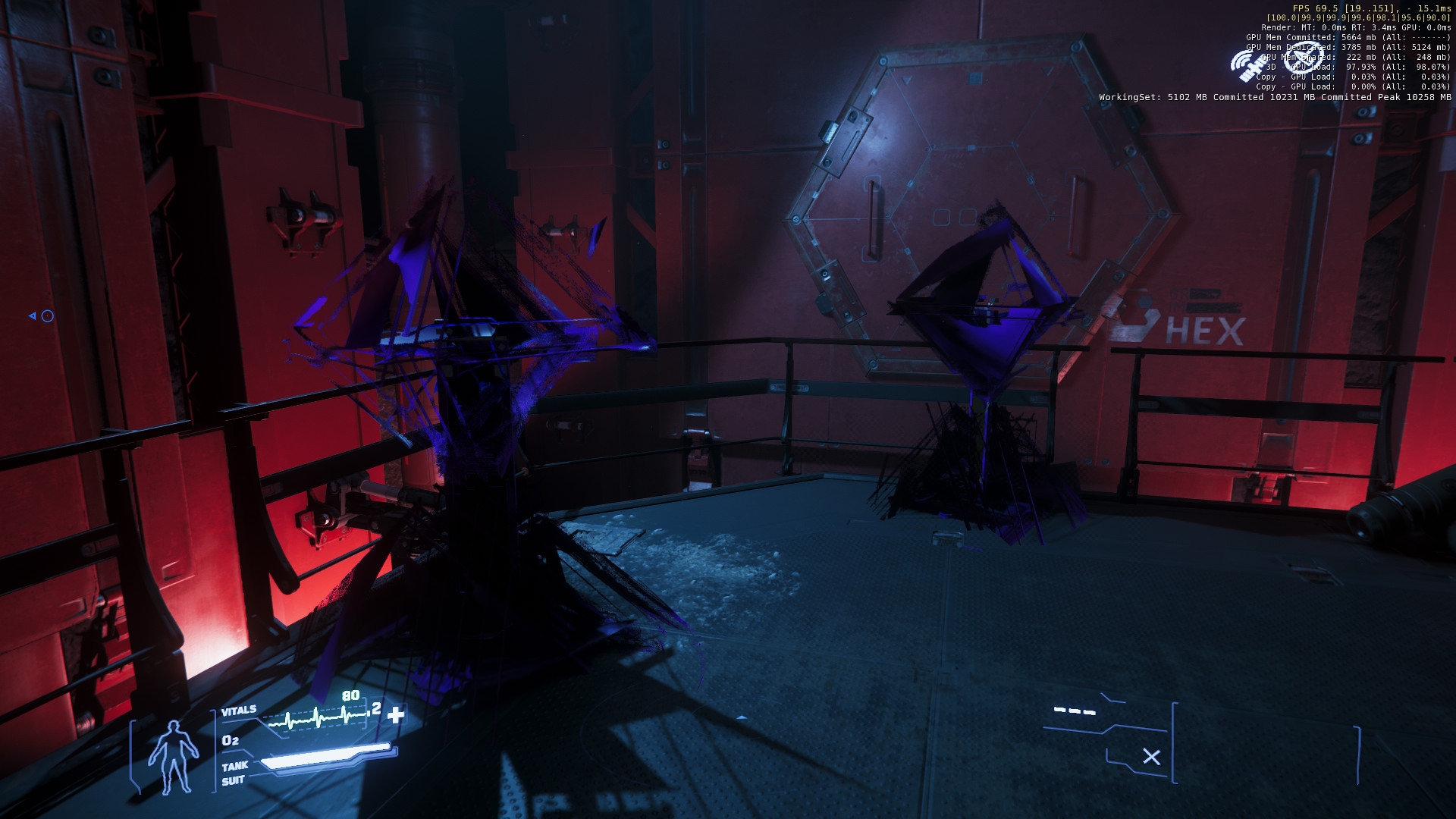Screen dimensions: 1456x819
Task: Click the satellite connection icon
Action: click(x=1247, y=66)
